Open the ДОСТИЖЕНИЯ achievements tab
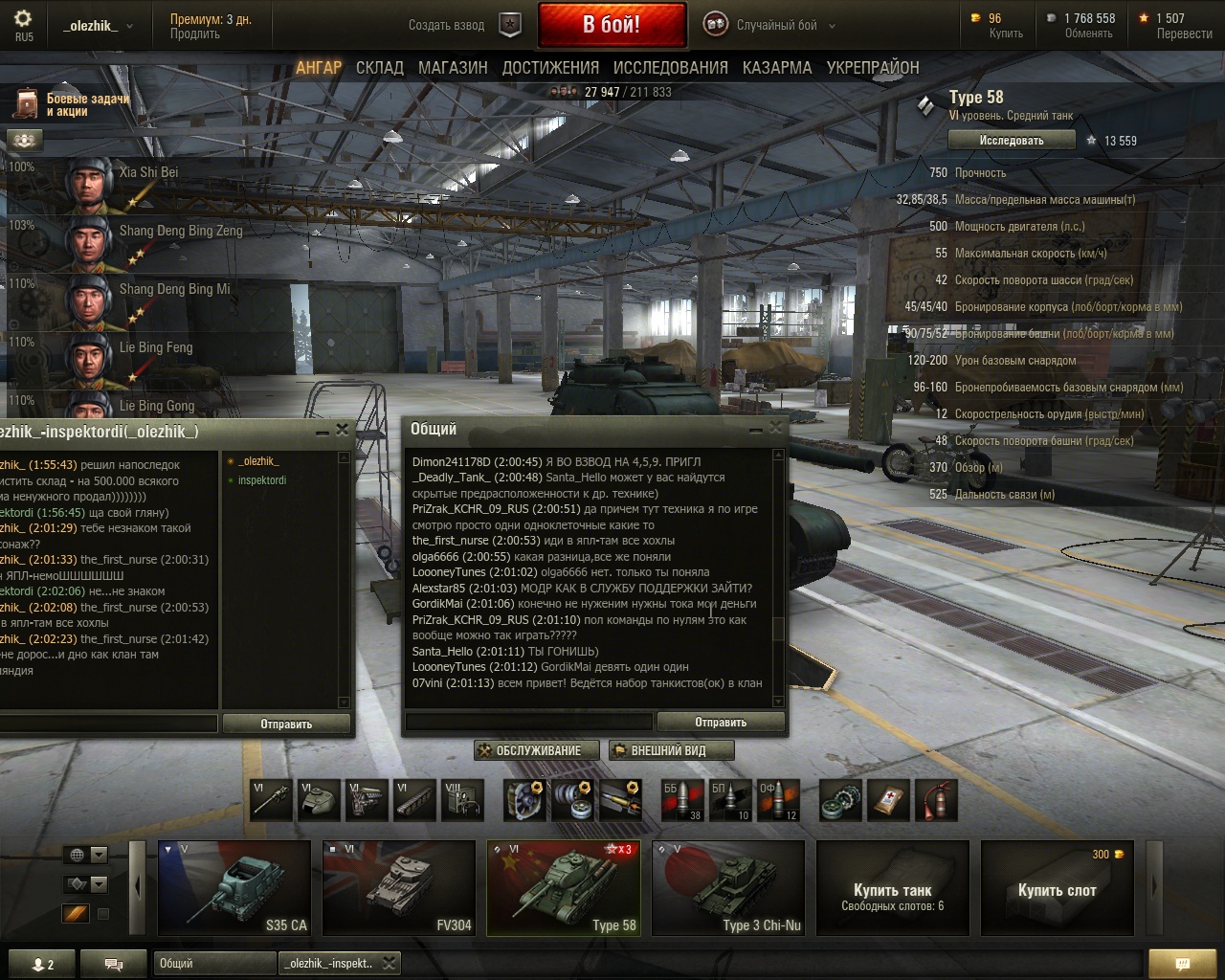Image resolution: width=1225 pixels, height=980 pixels. 550,68
